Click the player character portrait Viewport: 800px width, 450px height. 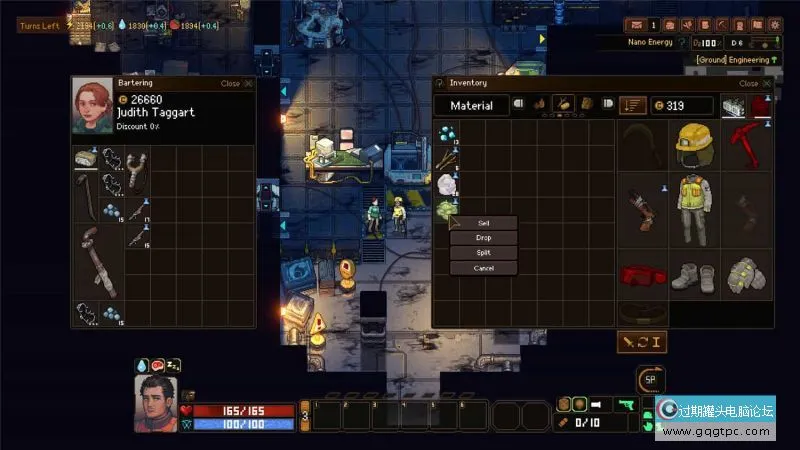[156, 402]
